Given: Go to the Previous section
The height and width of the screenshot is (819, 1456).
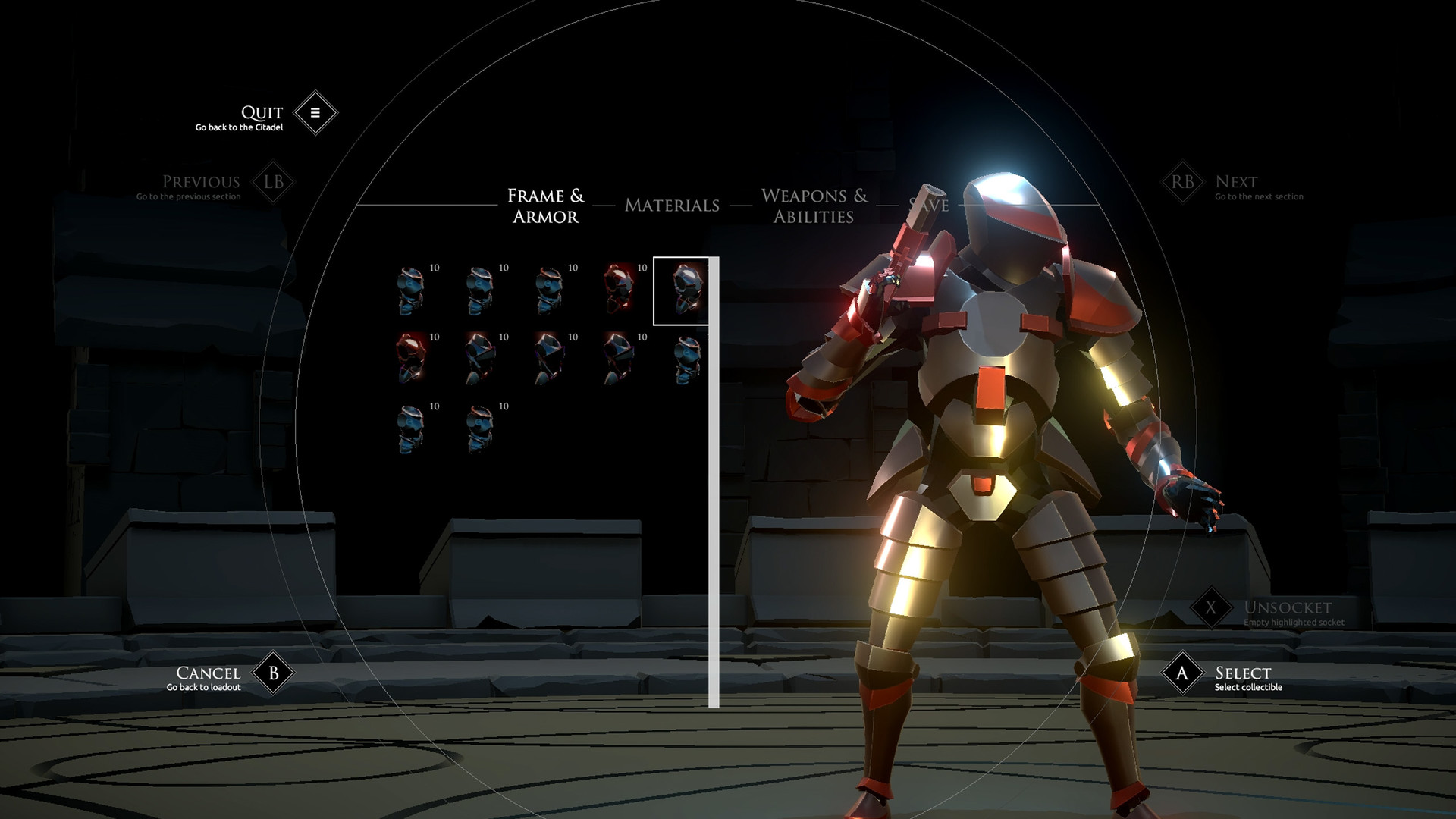Looking at the screenshot, I should point(273,182).
